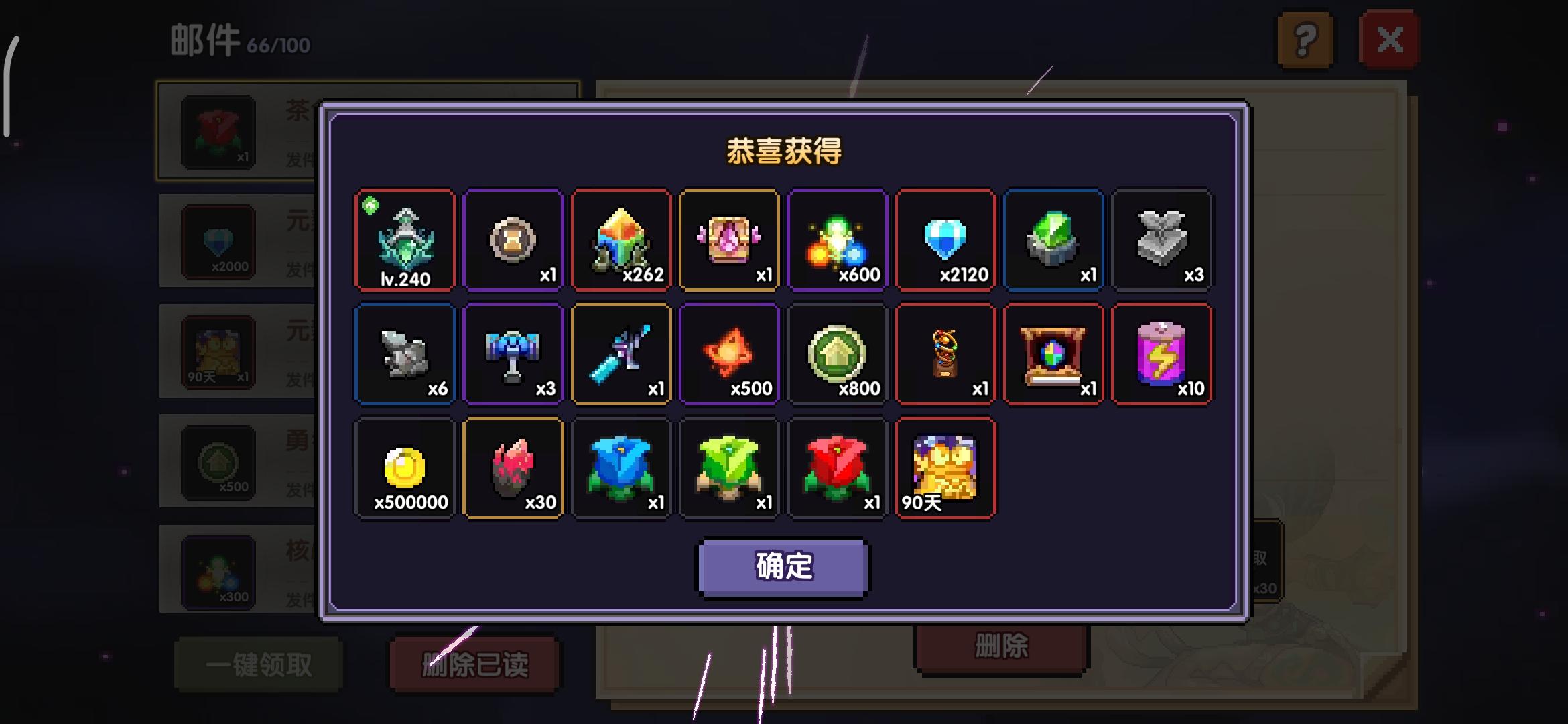Select the elemental orbs x600 reward

837,240
